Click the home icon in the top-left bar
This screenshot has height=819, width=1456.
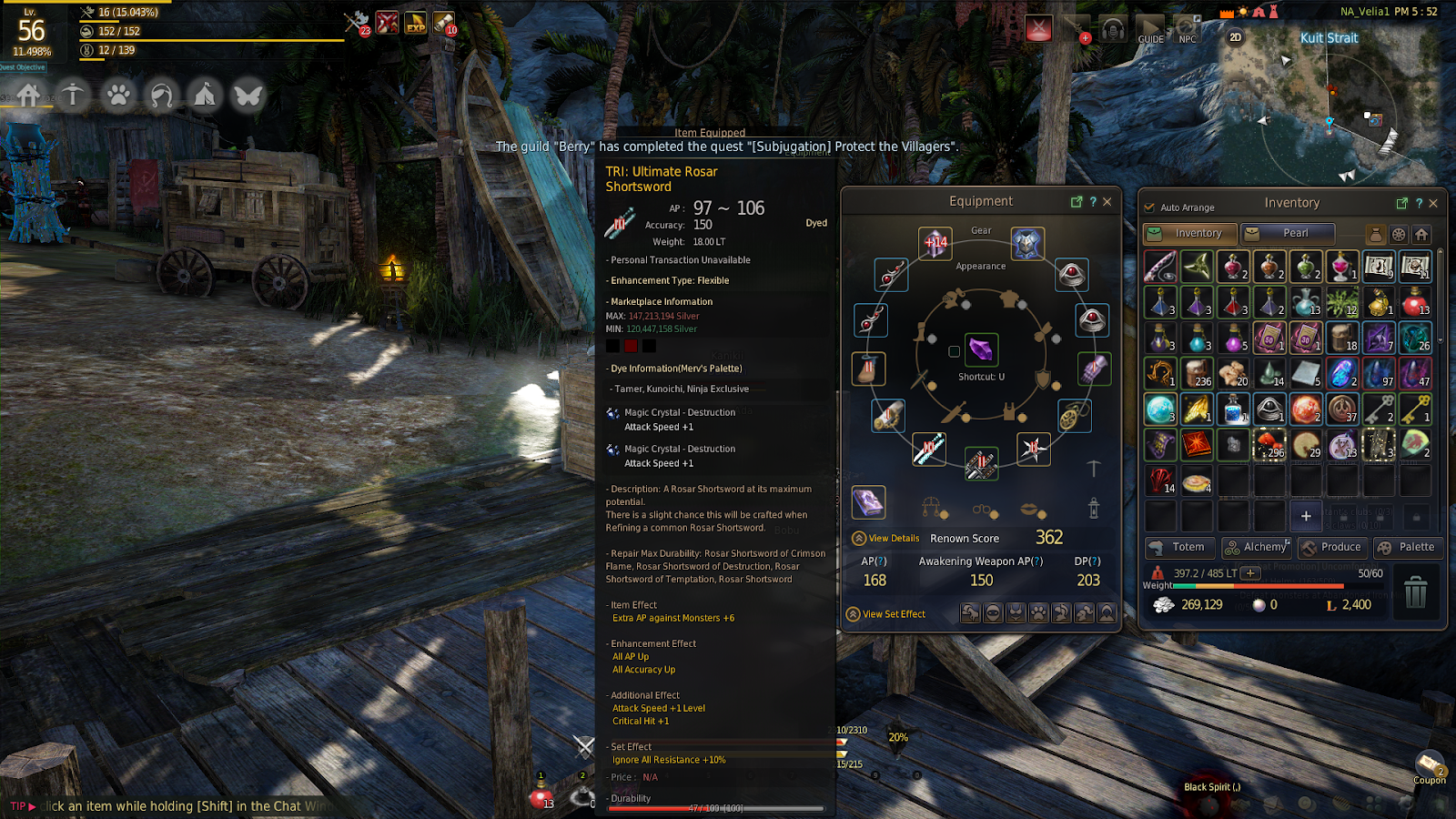(29, 95)
